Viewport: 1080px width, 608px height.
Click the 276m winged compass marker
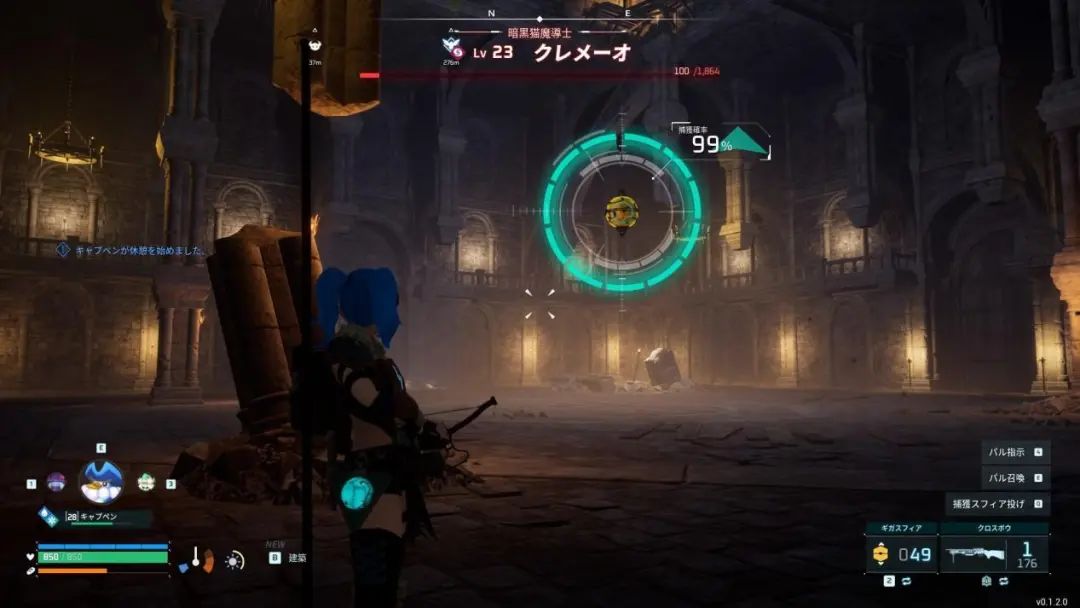click(x=451, y=45)
